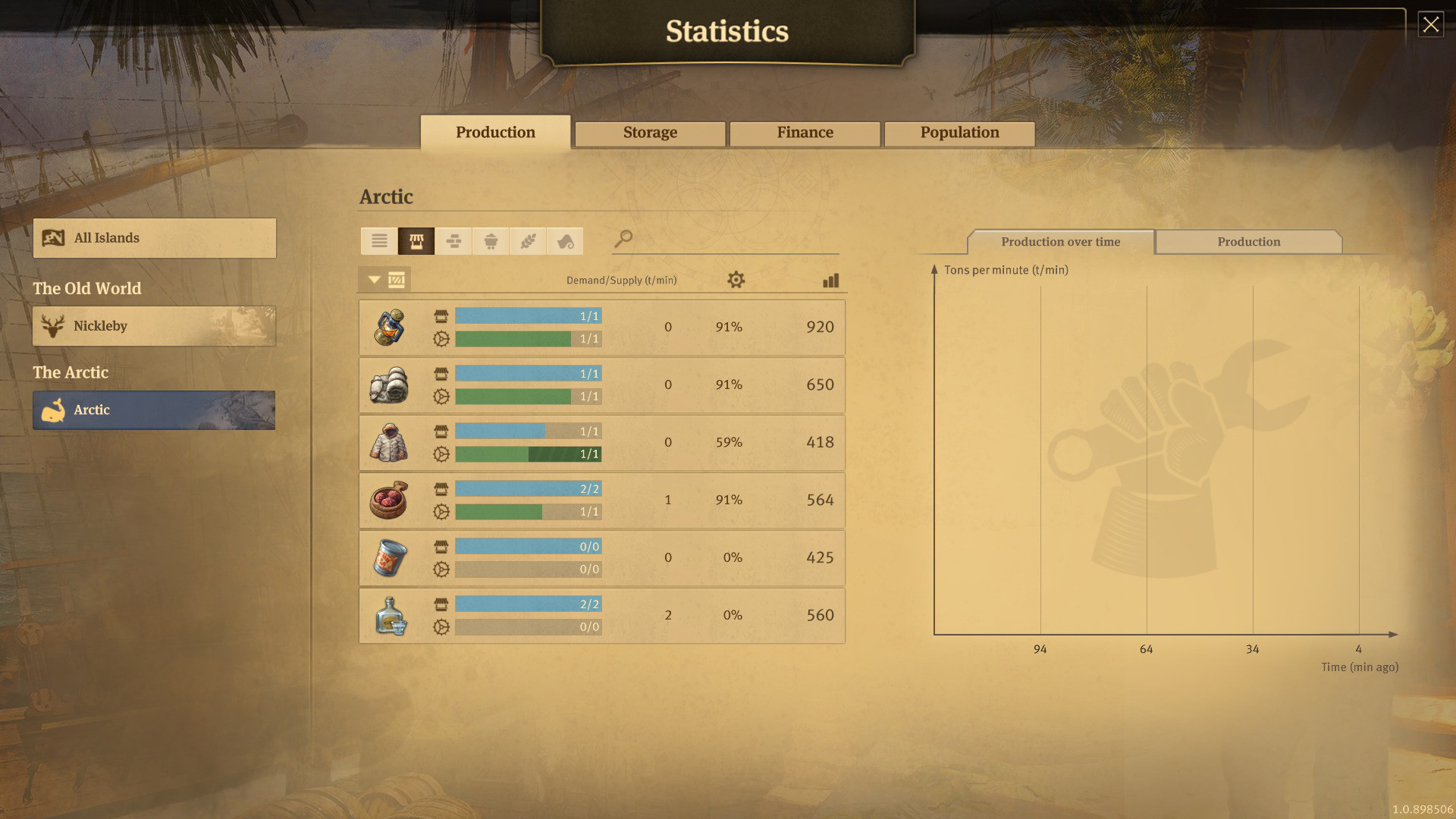Switch to the Storage tab
The height and width of the screenshot is (819, 1456).
[649, 133]
